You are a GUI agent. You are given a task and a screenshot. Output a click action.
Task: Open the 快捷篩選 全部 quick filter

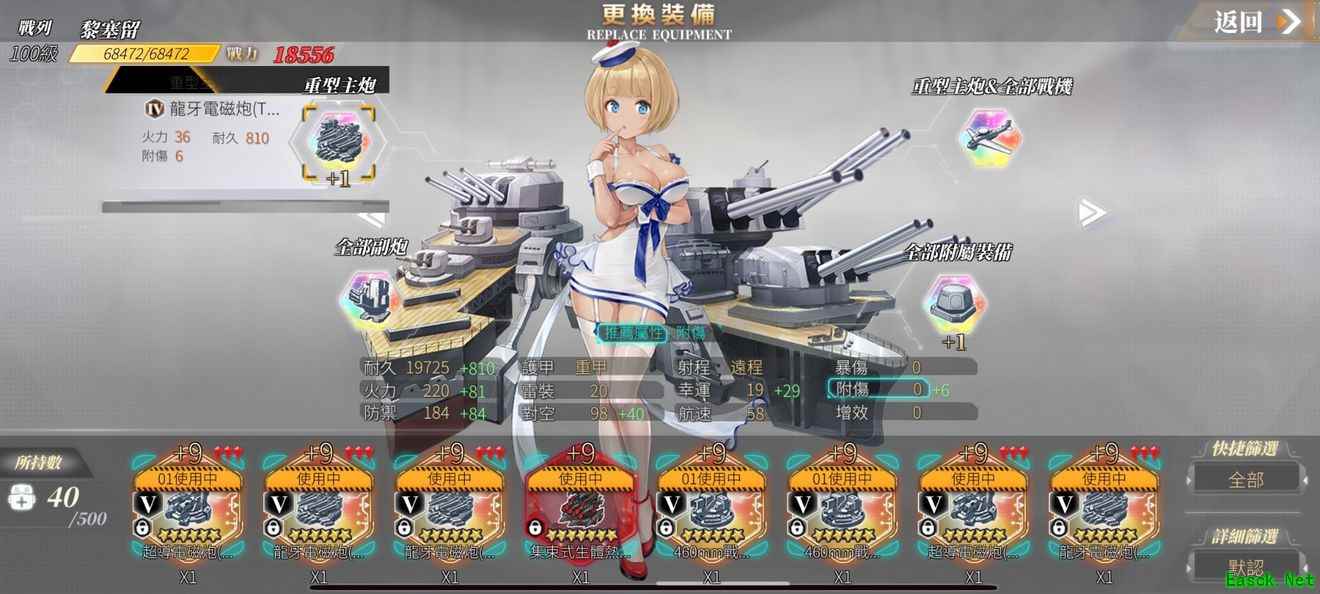pos(1246,479)
